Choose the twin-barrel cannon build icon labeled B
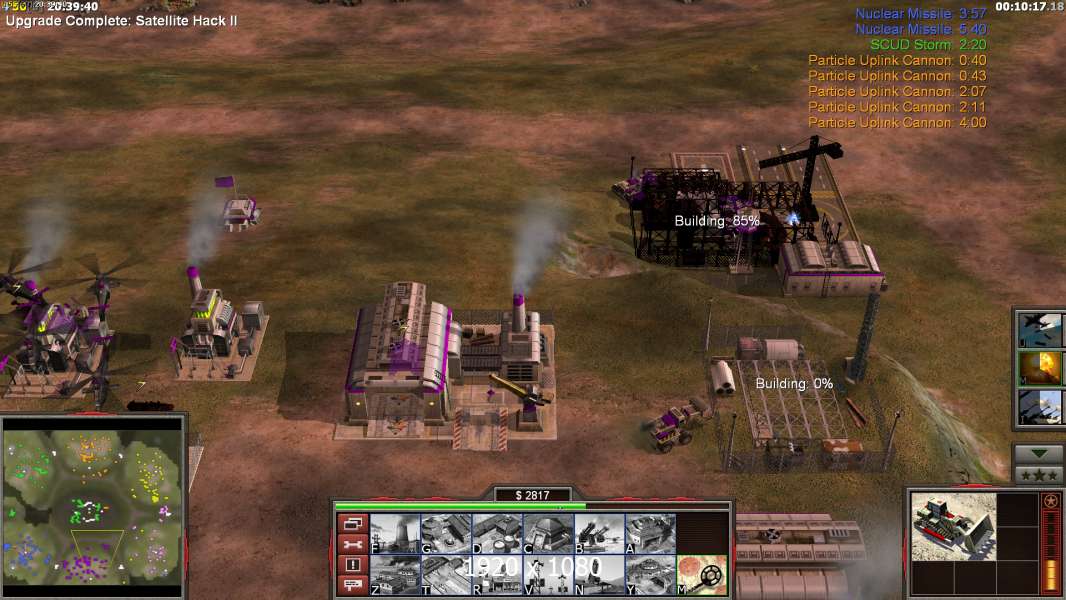This screenshot has width=1066, height=600. (x=599, y=534)
